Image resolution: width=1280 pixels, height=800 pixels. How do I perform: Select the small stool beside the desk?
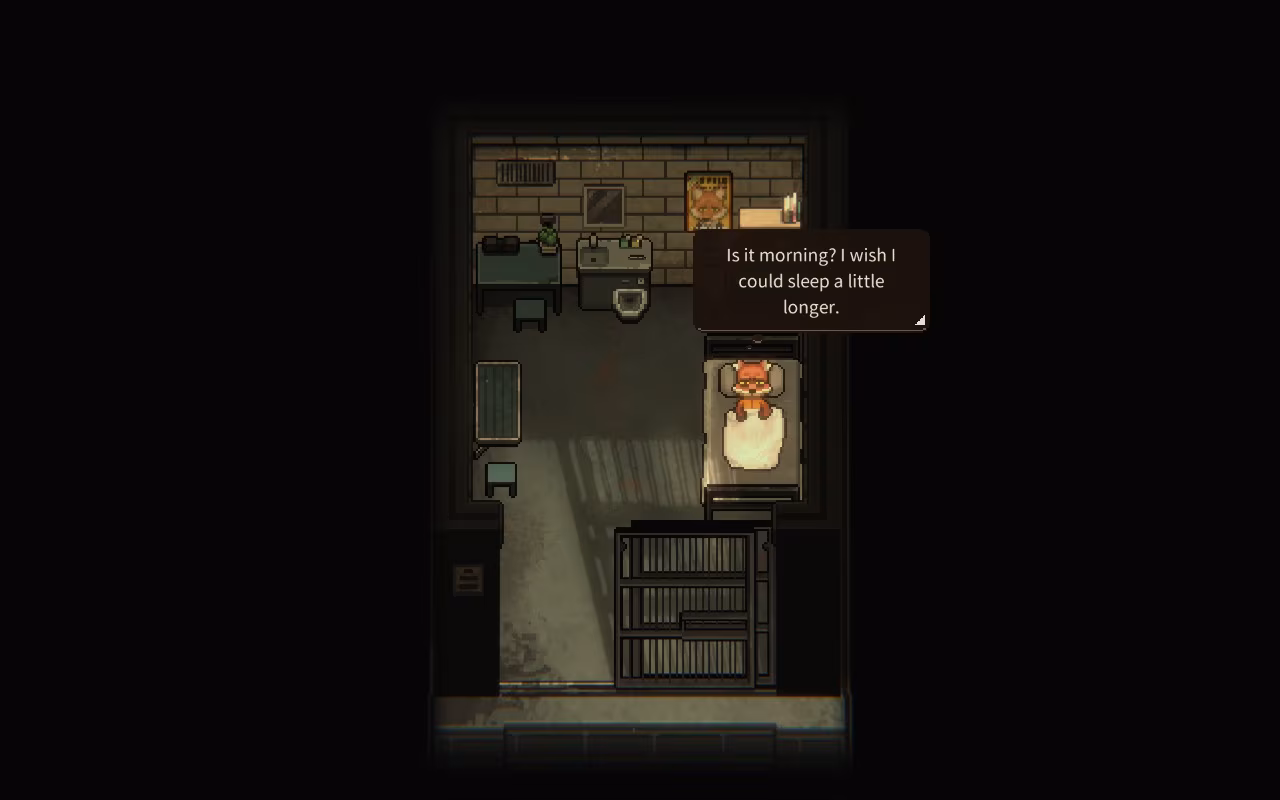coord(528,310)
